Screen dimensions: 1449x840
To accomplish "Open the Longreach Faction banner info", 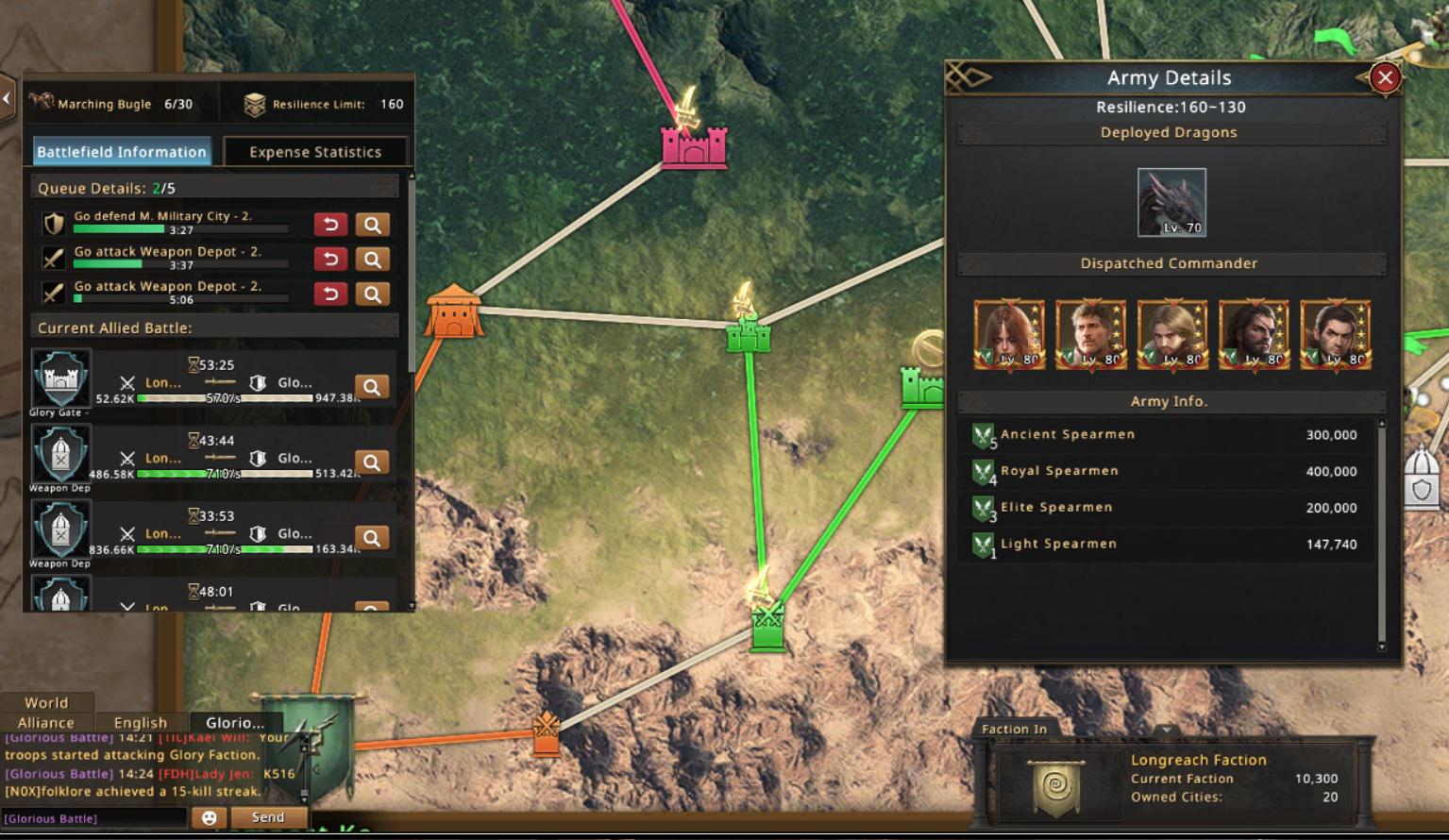I will (1056, 786).
